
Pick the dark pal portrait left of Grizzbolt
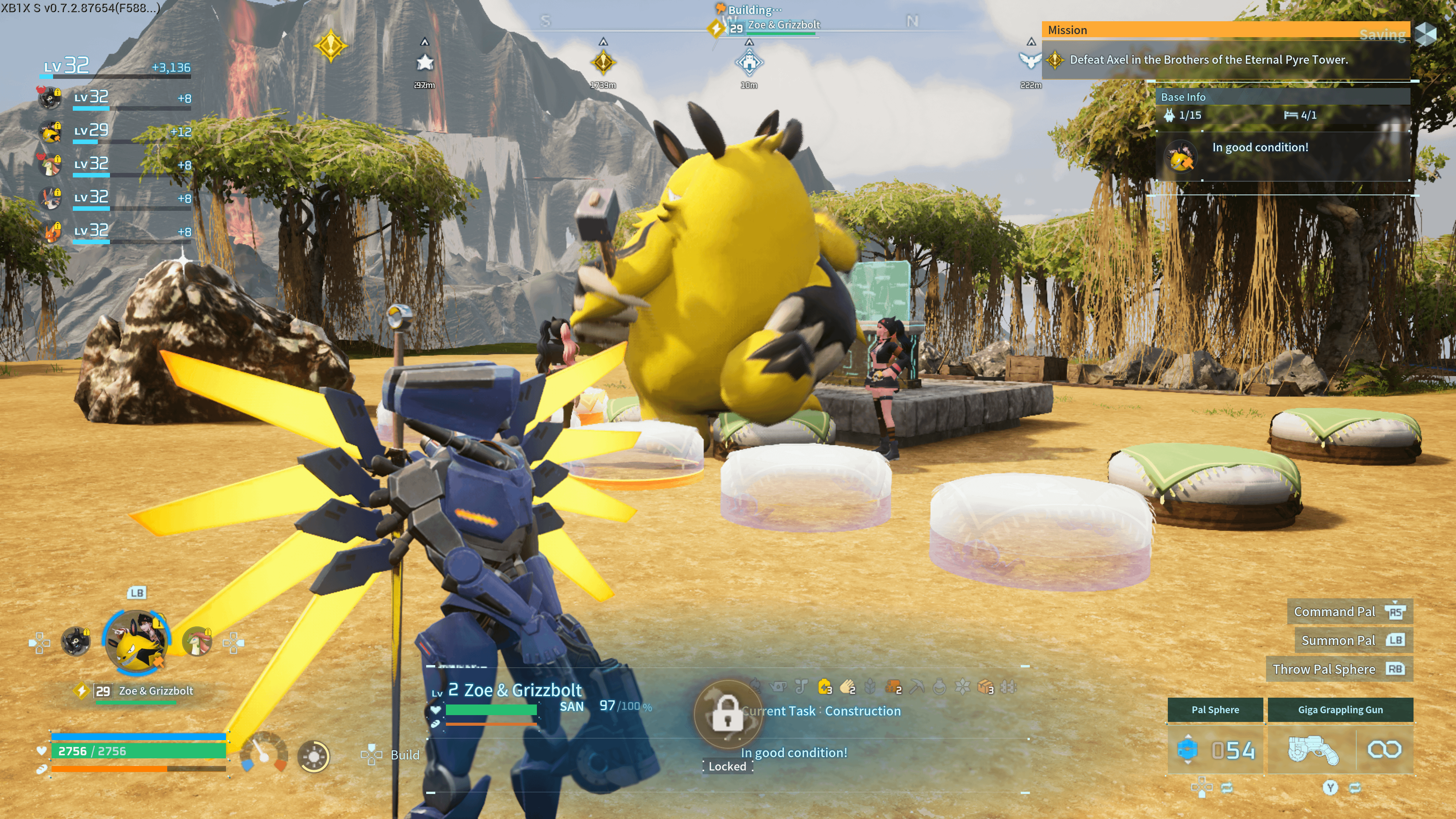point(75,642)
